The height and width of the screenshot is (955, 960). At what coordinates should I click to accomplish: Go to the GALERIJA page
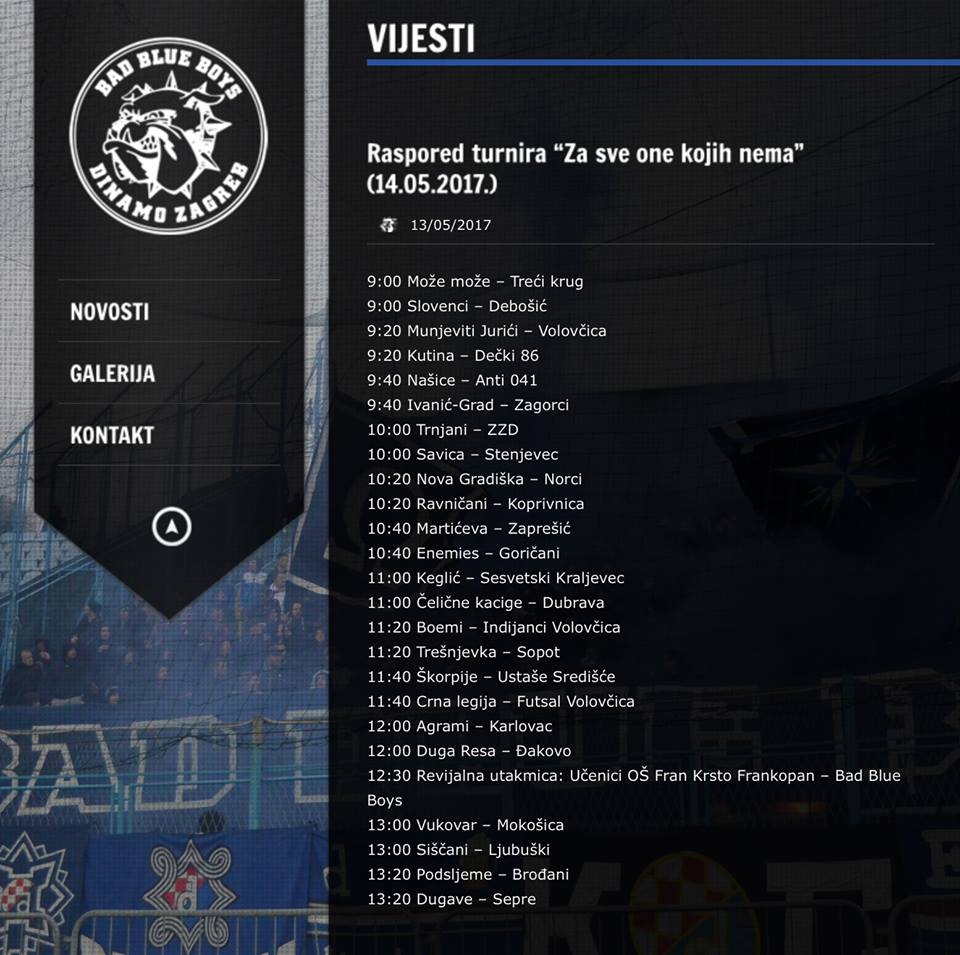(112, 373)
